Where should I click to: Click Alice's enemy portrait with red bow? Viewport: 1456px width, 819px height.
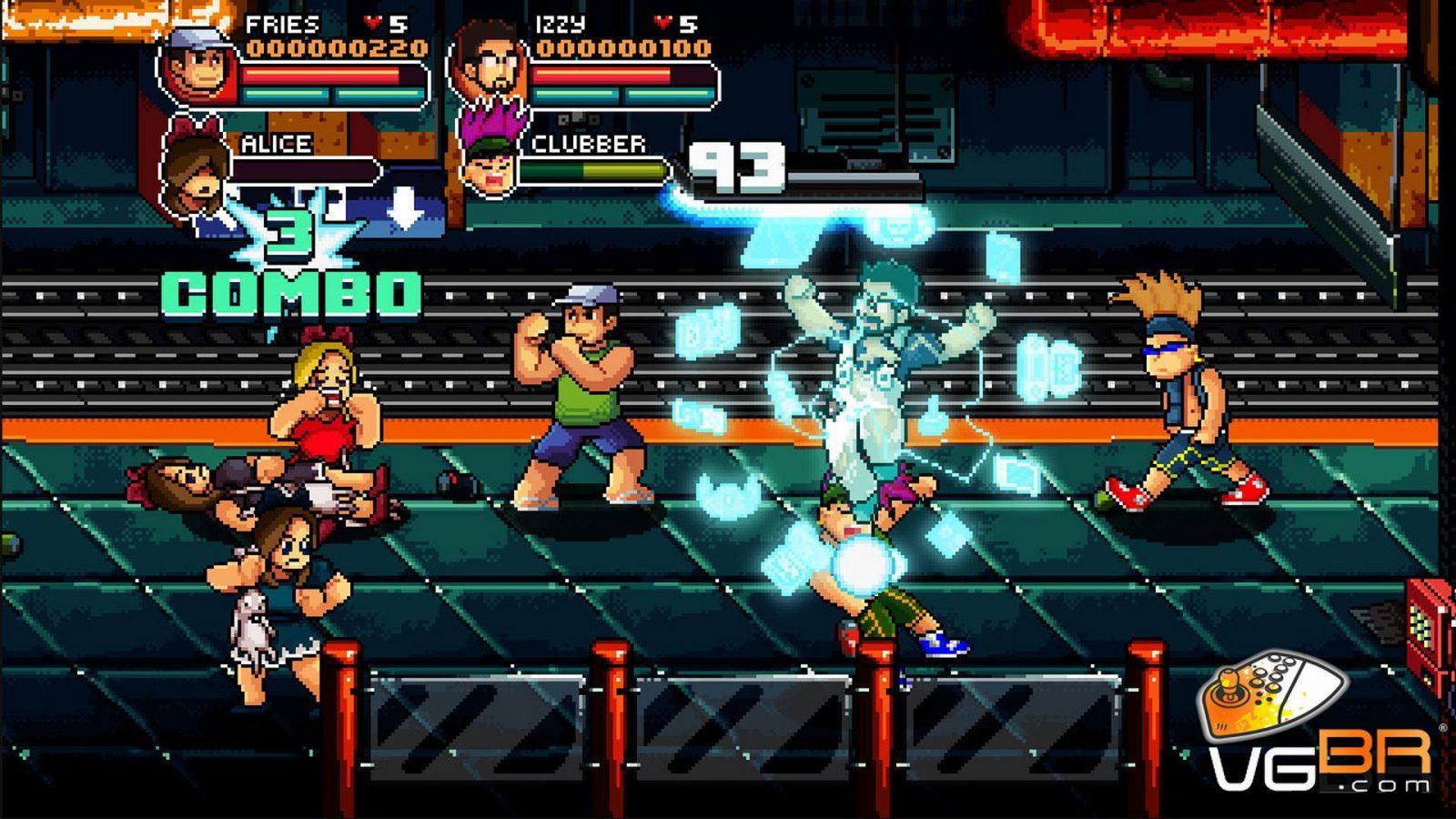(196, 171)
